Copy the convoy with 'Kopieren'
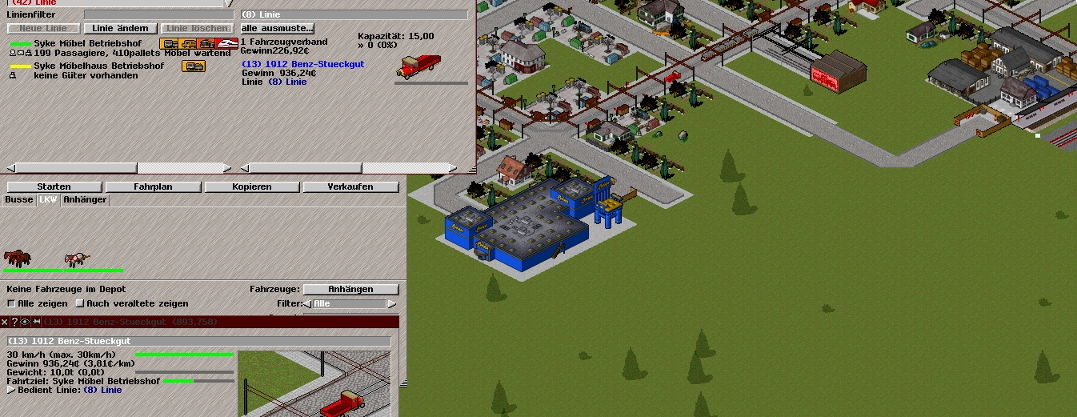 point(251,187)
